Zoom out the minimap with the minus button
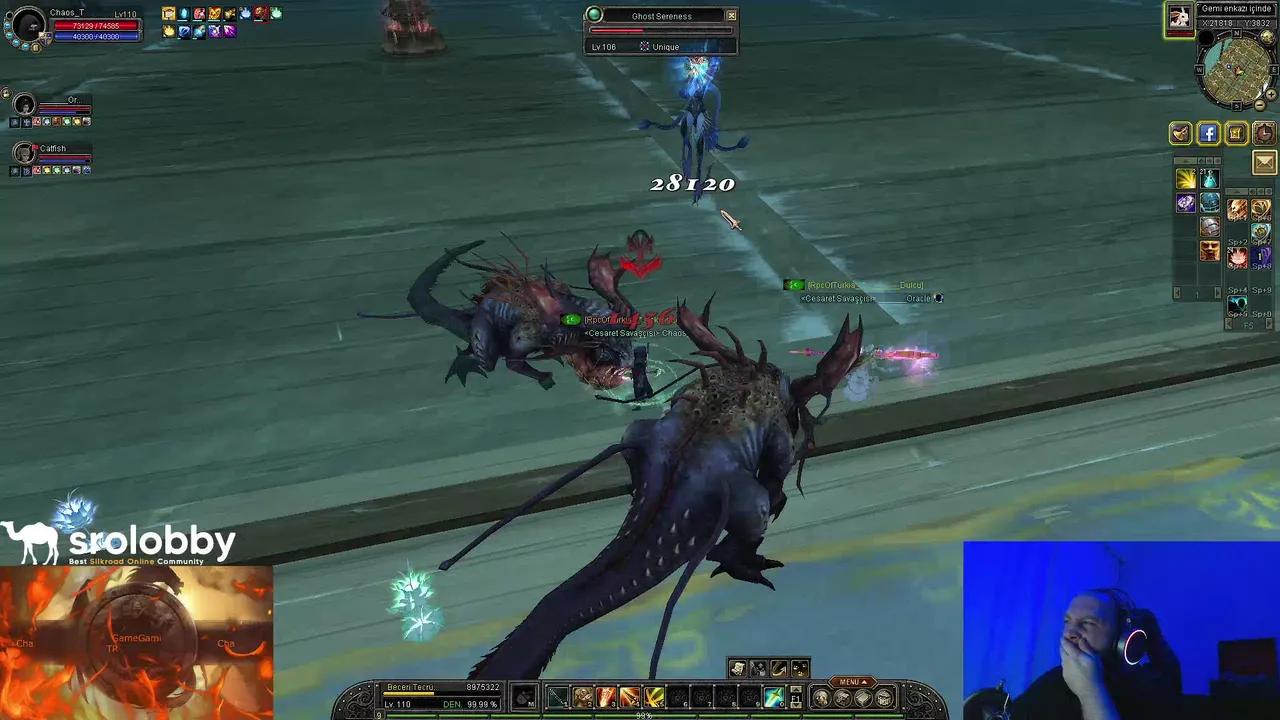1280x720 pixels. [x=1260, y=105]
